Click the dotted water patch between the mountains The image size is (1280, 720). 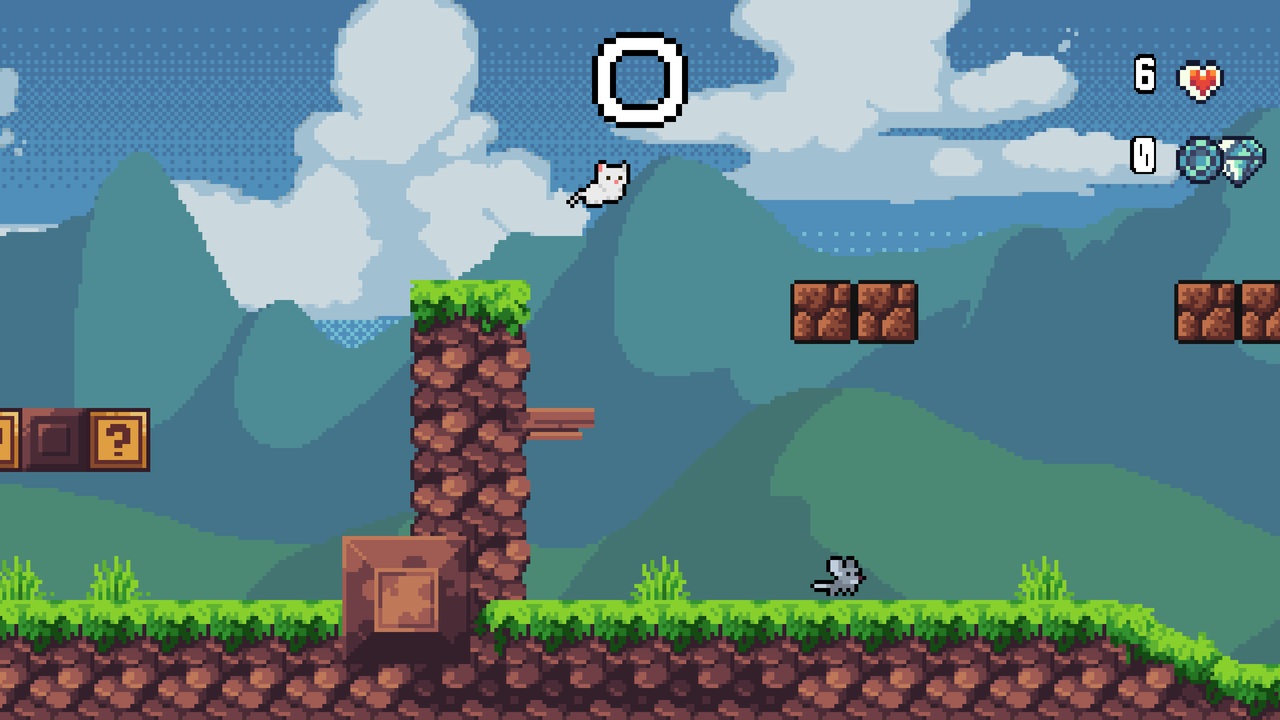pyautogui.click(x=348, y=330)
